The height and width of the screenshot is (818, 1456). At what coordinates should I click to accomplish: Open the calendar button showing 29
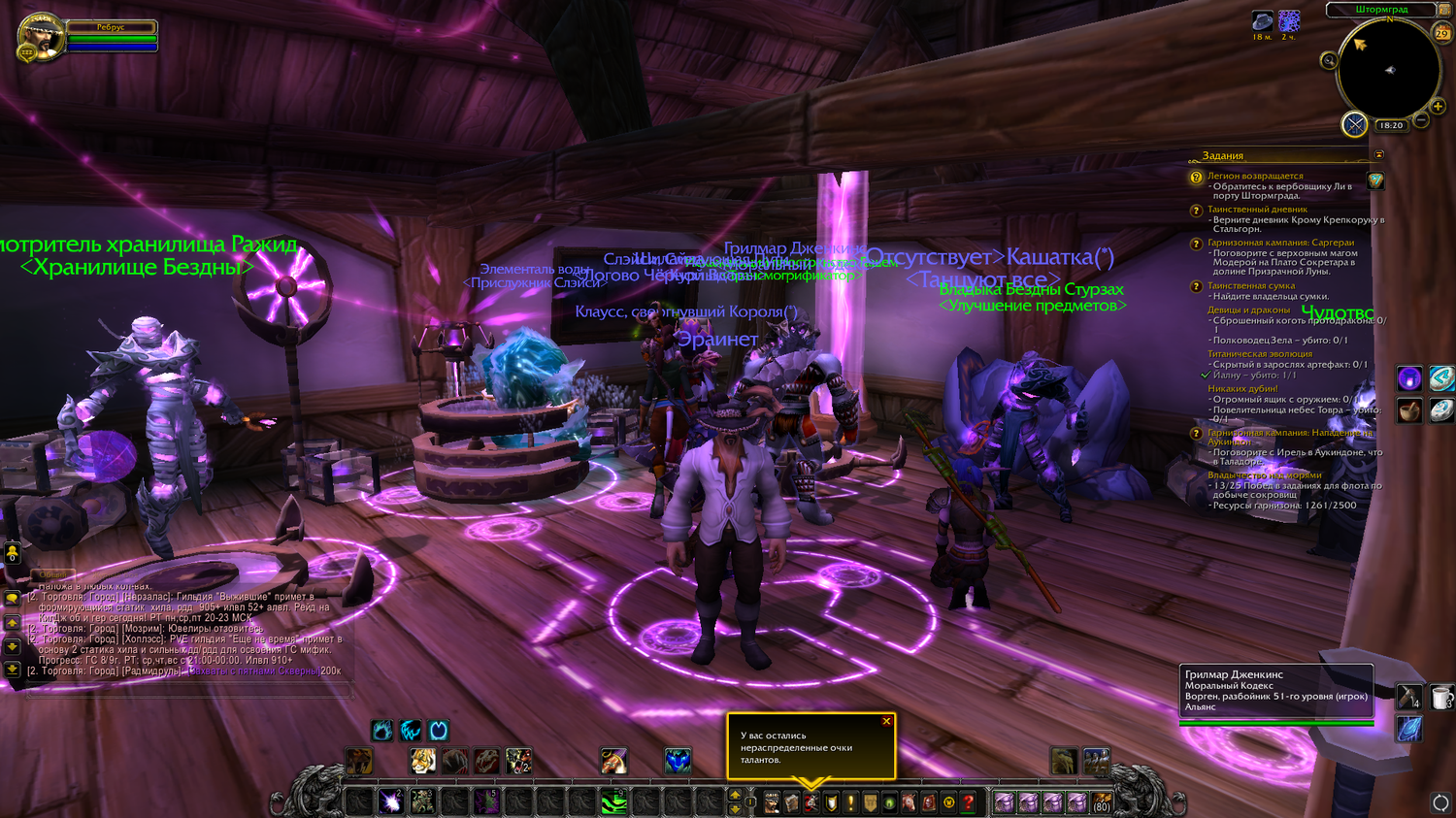(1442, 33)
